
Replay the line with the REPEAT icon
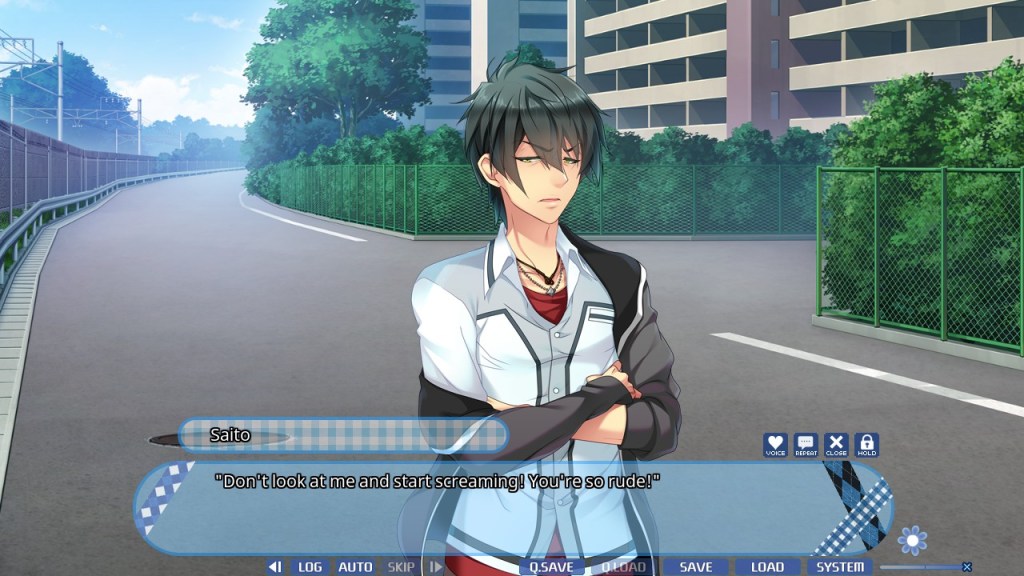pos(806,445)
